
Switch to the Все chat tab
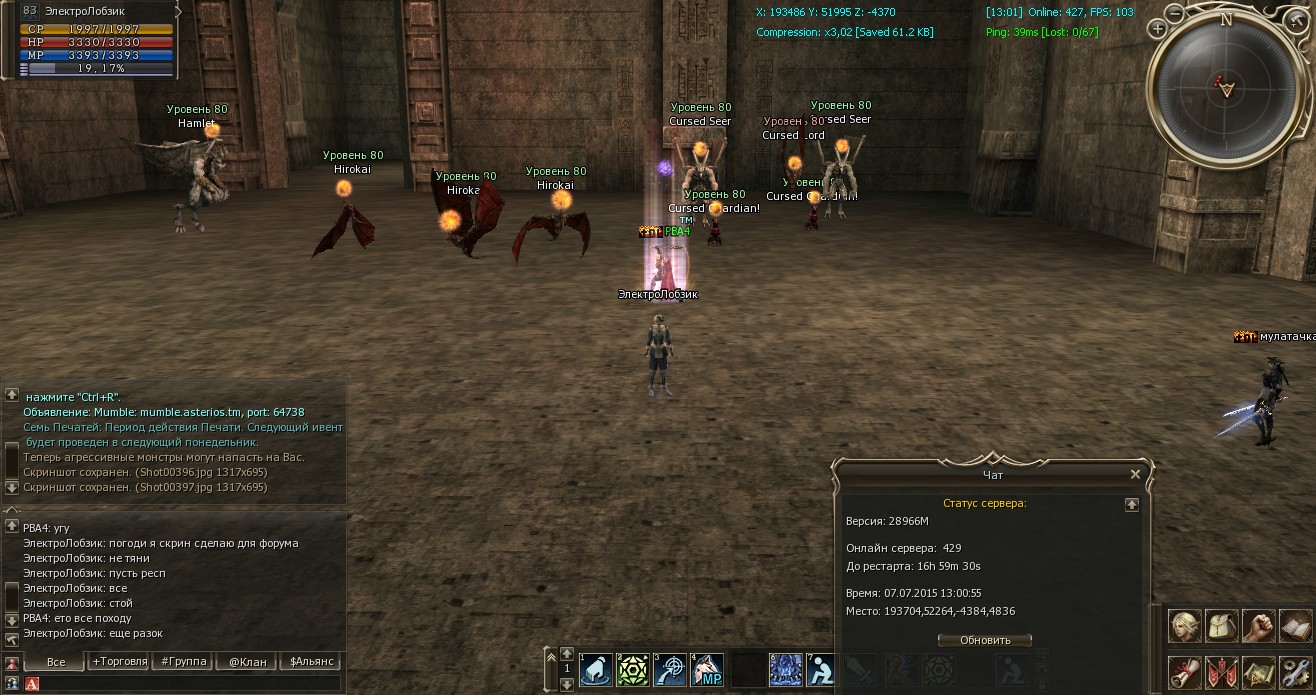tap(56, 662)
